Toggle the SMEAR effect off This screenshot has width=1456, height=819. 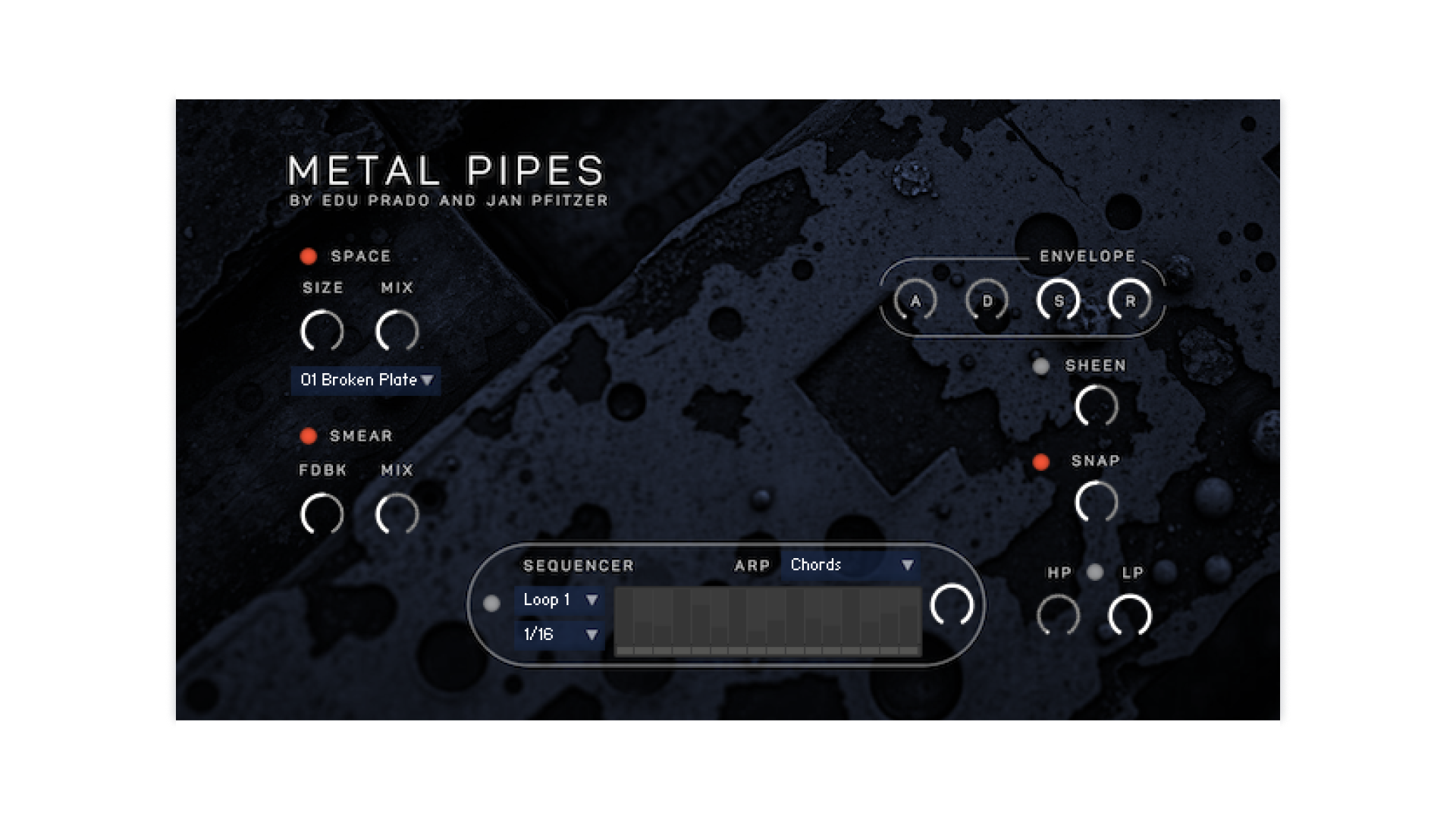click(308, 436)
